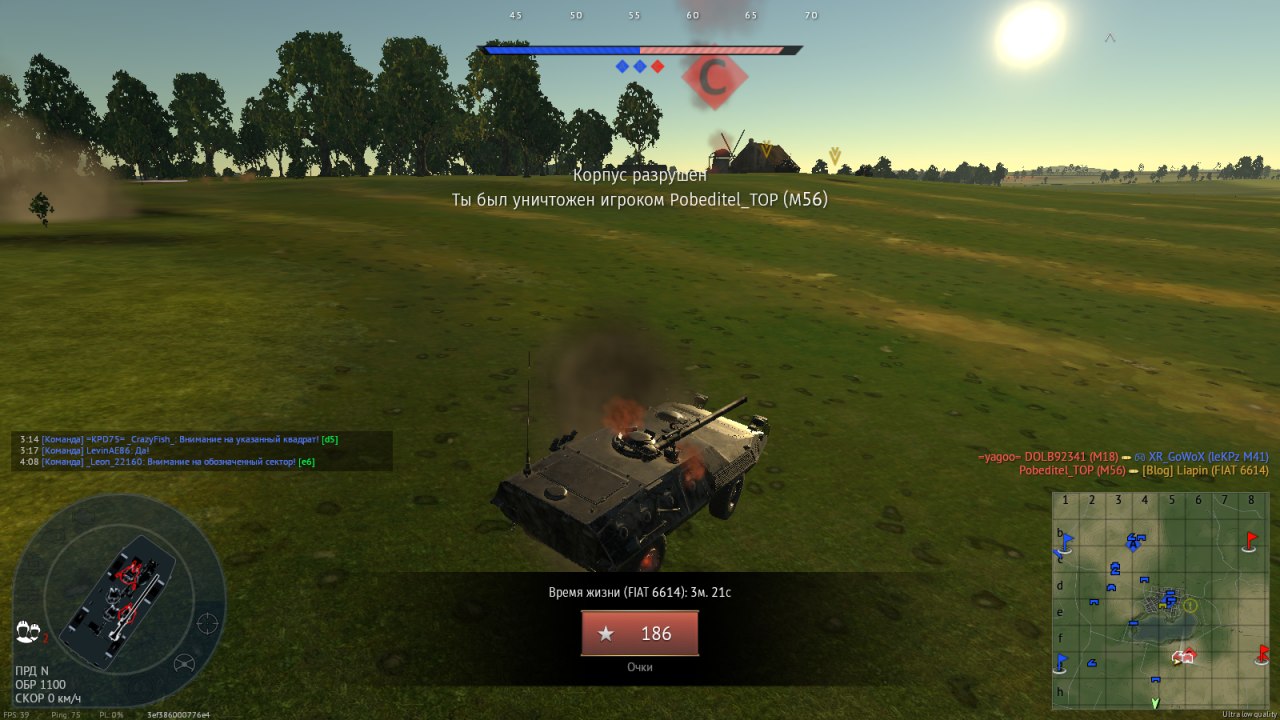This screenshot has height=720, width=1280.
Task: Click the crew members icon
Action: point(29,631)
